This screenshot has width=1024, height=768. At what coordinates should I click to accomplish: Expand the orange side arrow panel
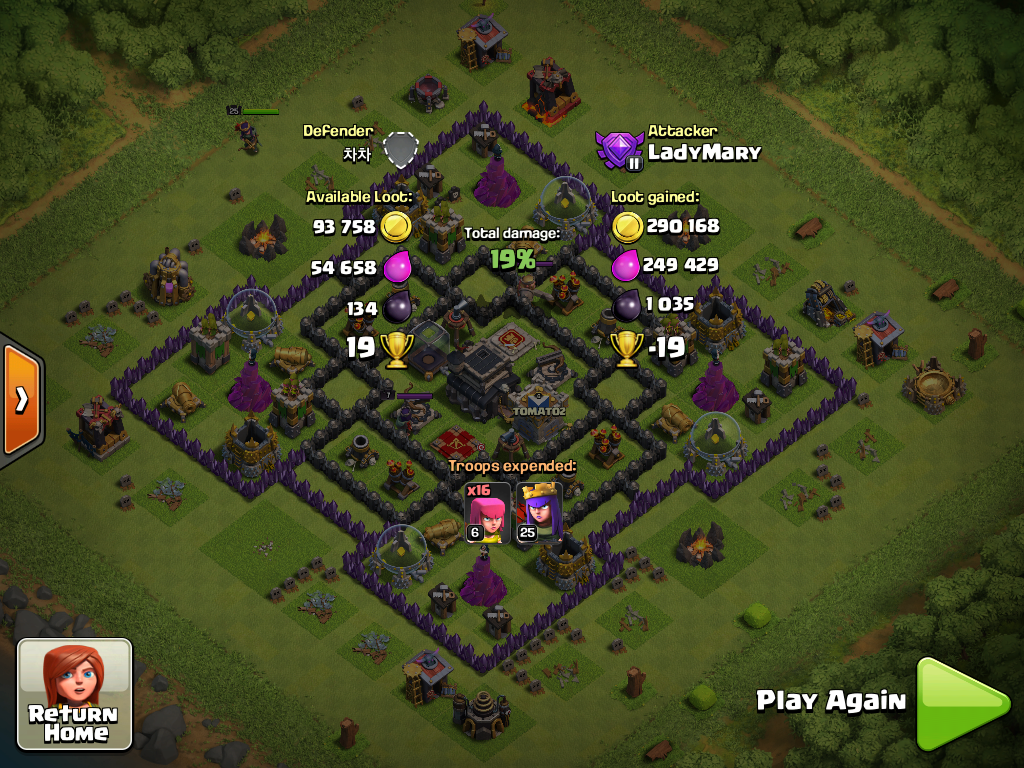tap(20, 400)
